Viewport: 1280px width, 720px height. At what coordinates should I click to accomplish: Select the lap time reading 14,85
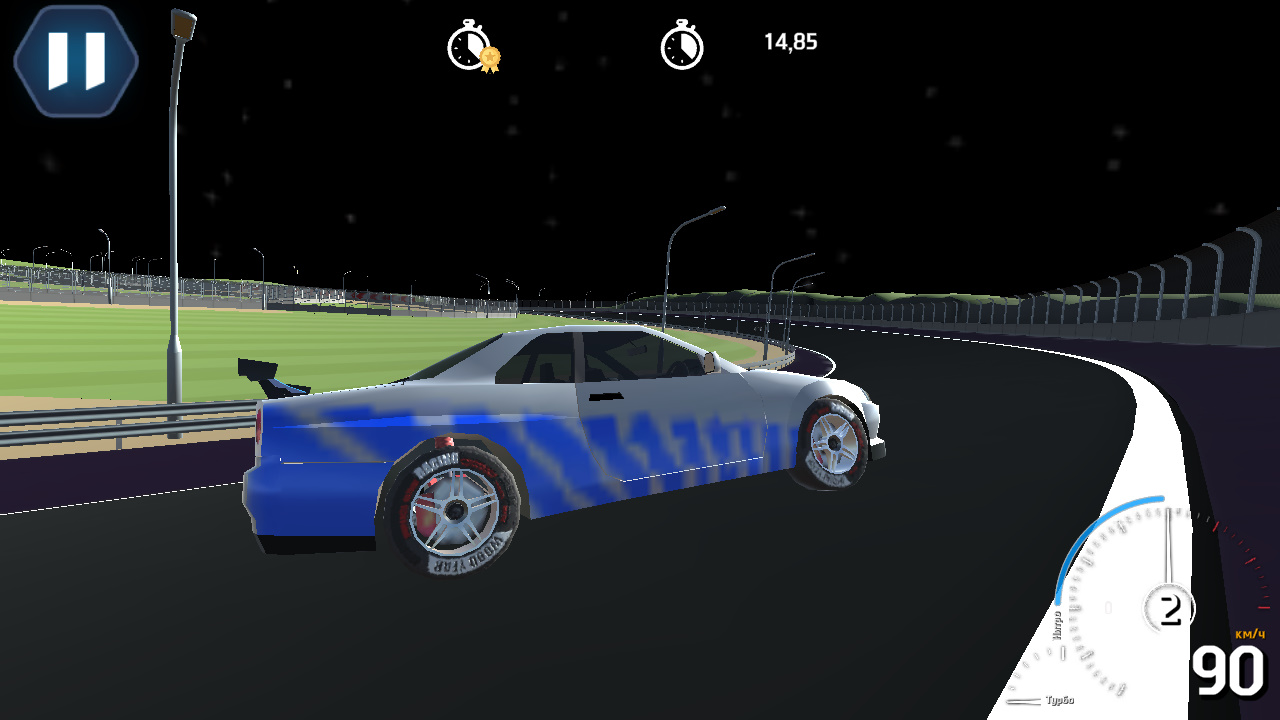tap(790, 42)
